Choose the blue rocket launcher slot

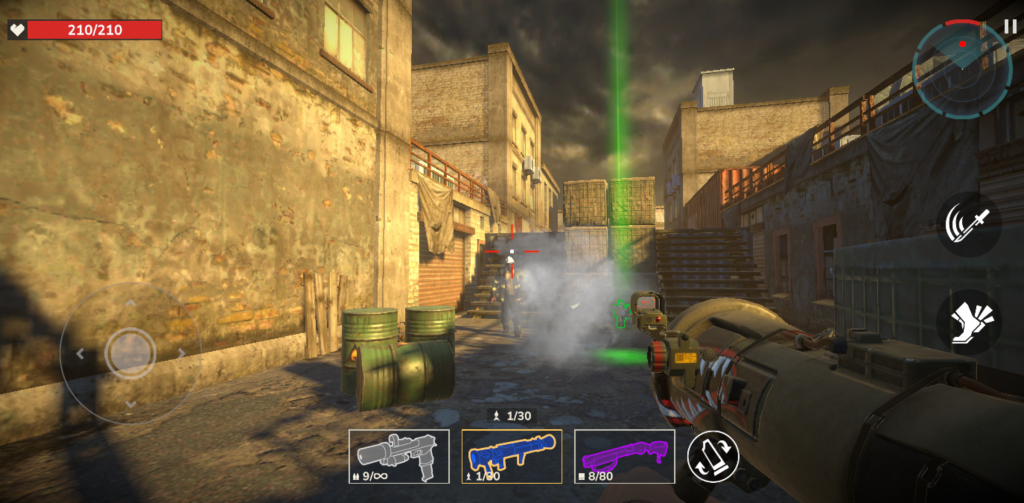coord(511,456)
